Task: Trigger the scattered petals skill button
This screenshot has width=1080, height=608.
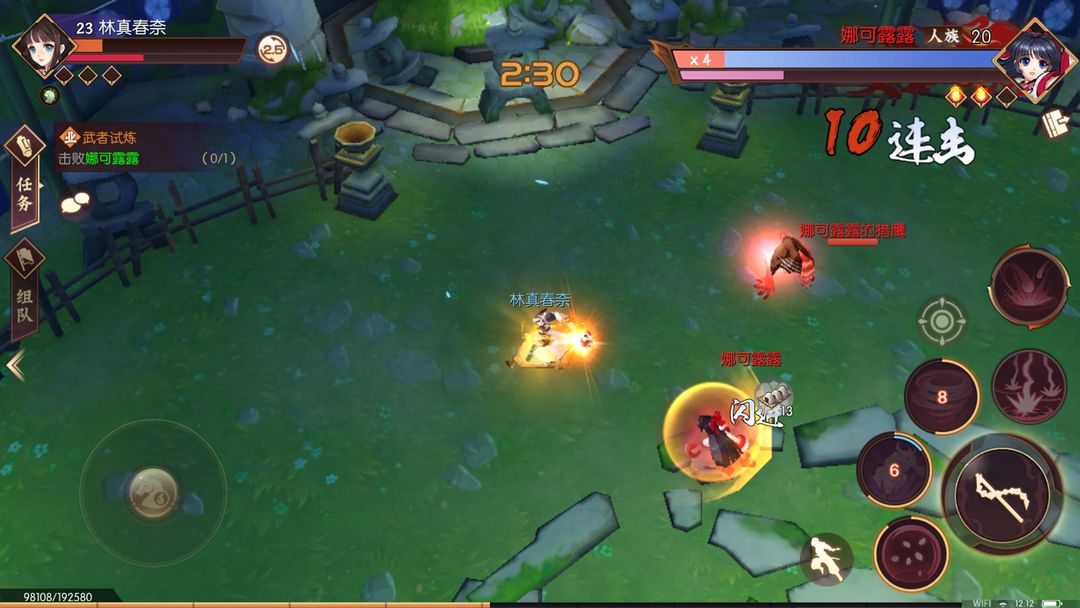Action: point(910,554)
